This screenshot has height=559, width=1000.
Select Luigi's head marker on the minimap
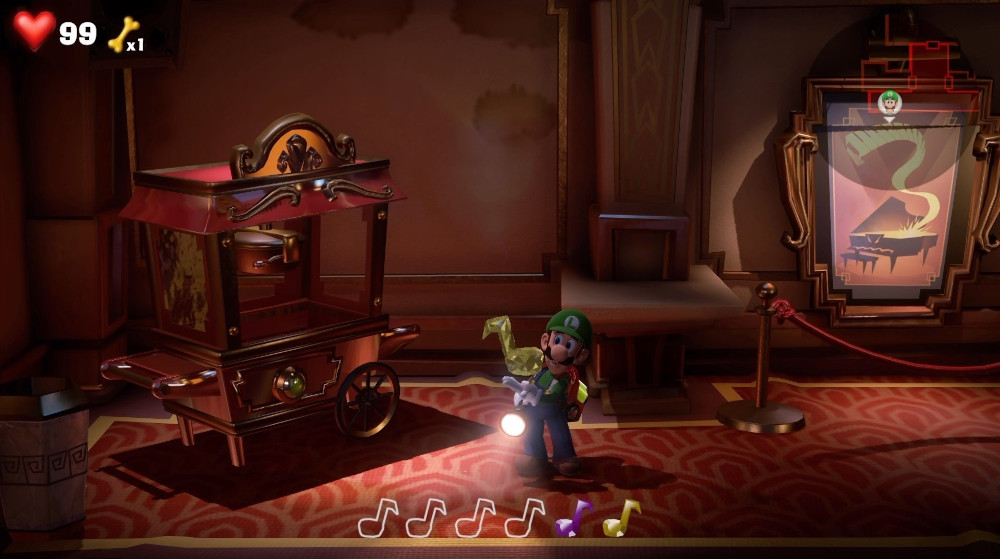click(x=889, y=102)
